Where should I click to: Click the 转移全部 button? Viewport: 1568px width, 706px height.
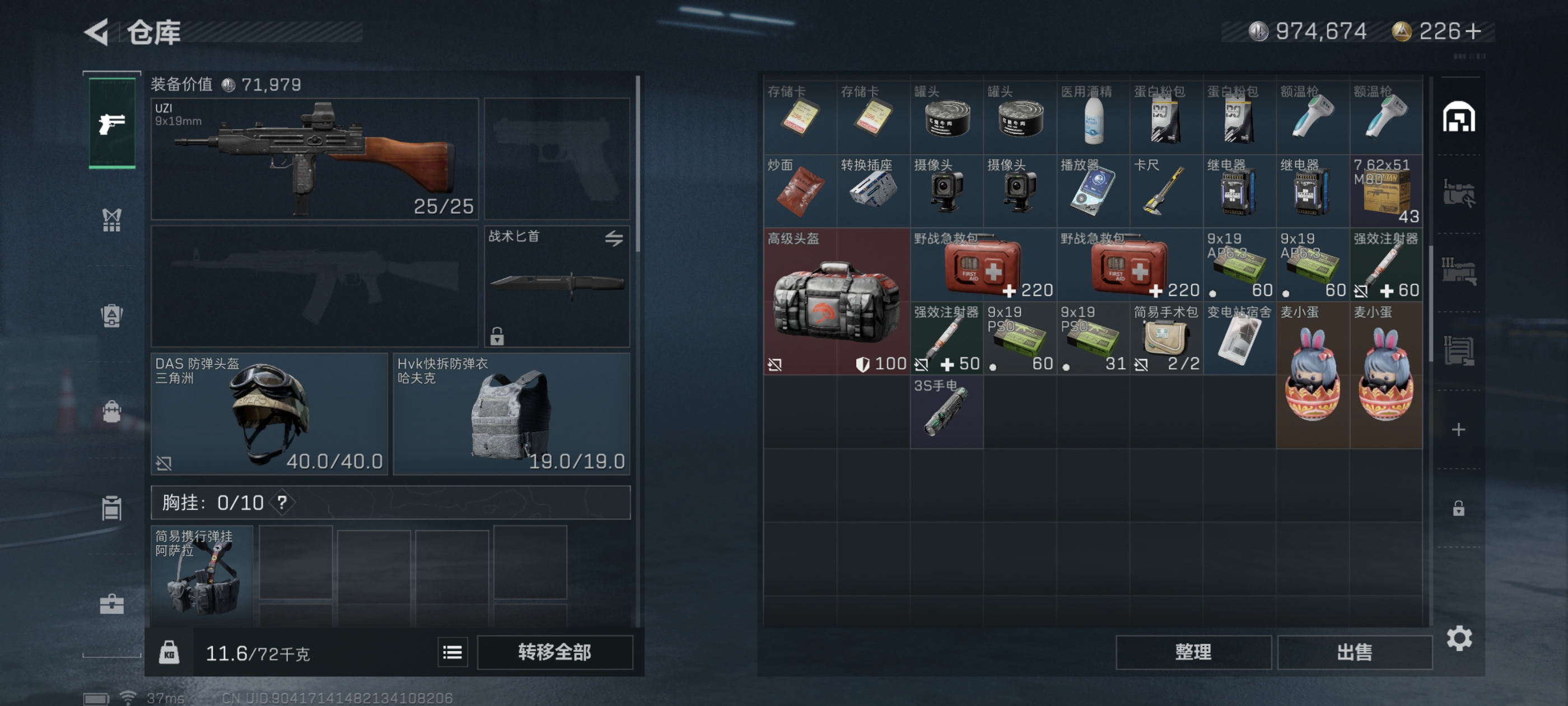(554, 652)
